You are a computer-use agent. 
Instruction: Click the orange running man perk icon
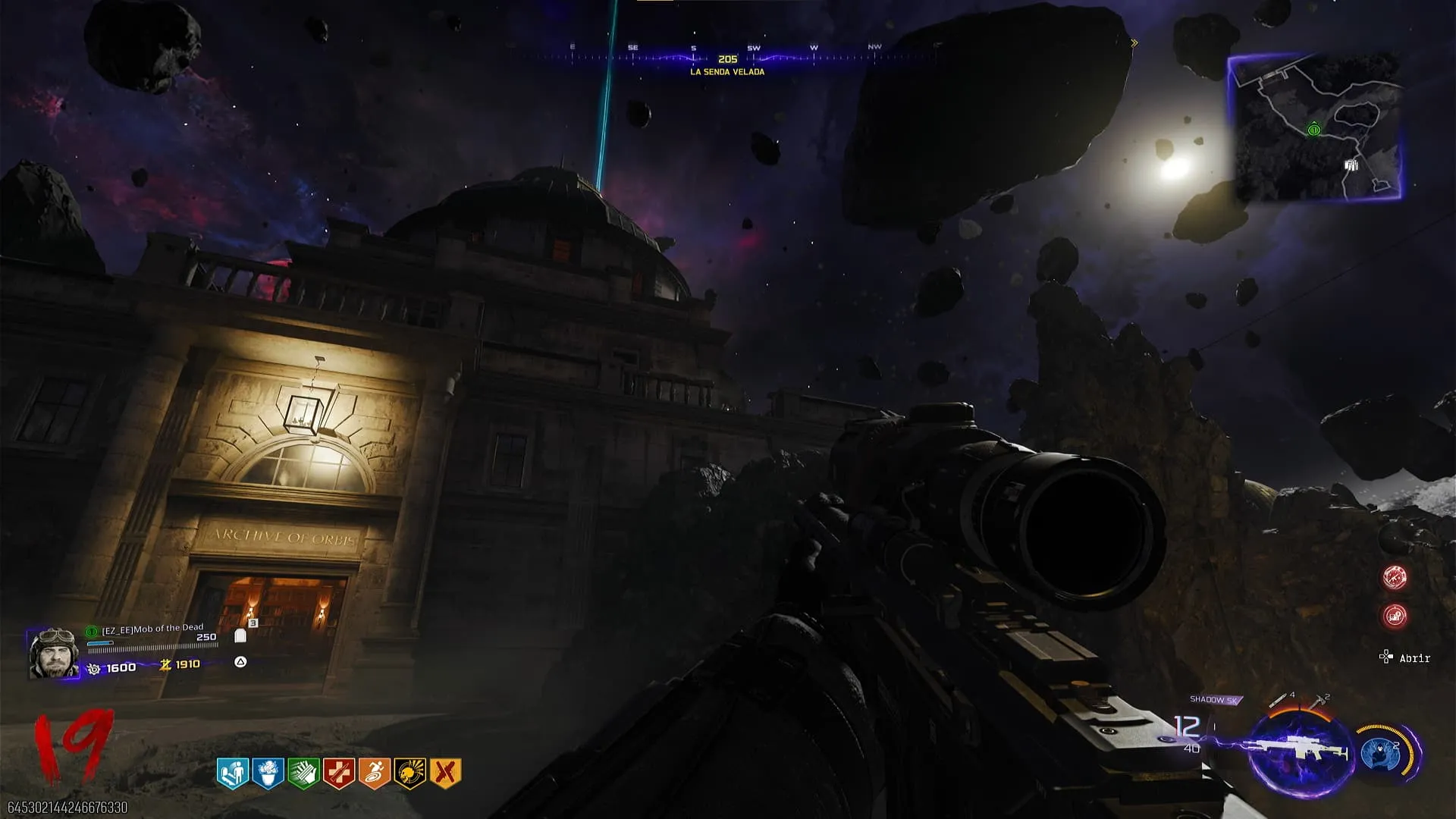(x=375, y=773)
